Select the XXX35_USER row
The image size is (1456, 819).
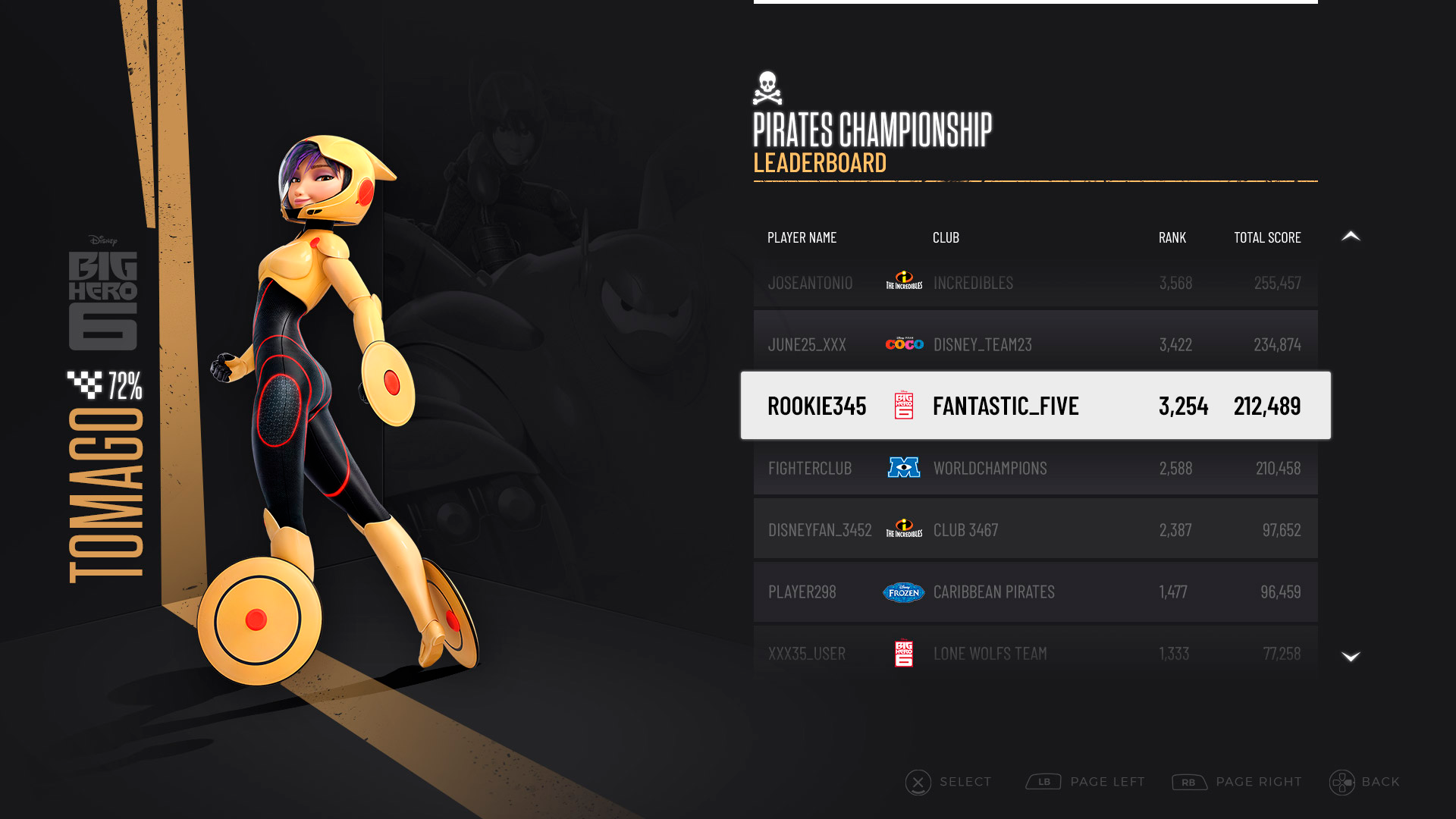click(x=1035, y=653)
